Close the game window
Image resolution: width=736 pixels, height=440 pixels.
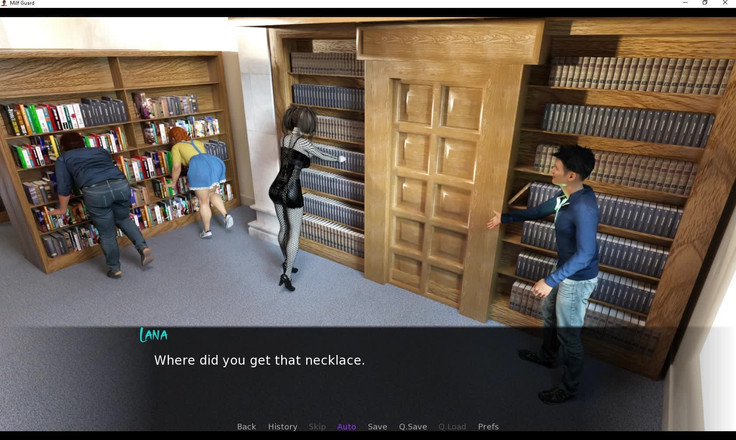727,4
